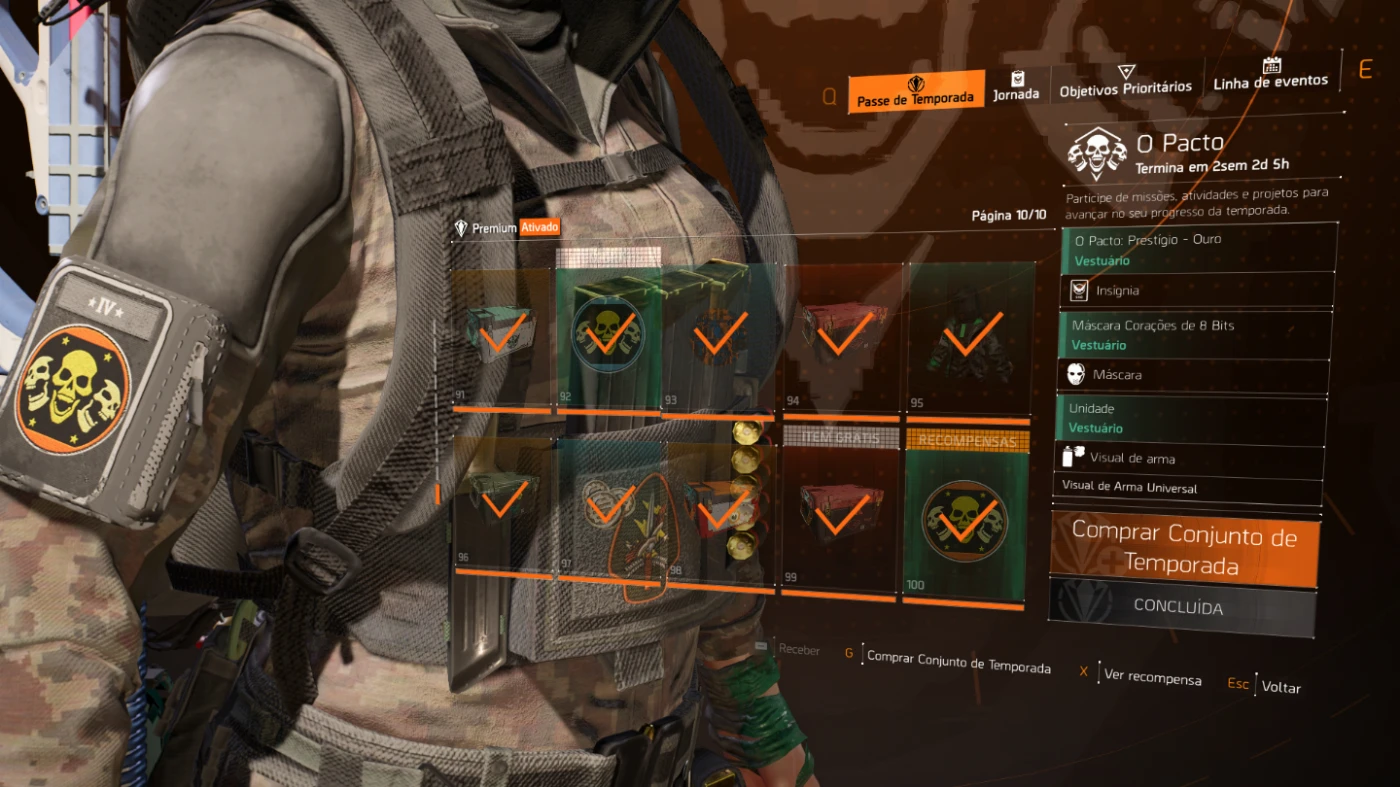This screenshot has height=787, width=1400.
Task: Pick the level 98 reward tile
Action: click(720, 512)
